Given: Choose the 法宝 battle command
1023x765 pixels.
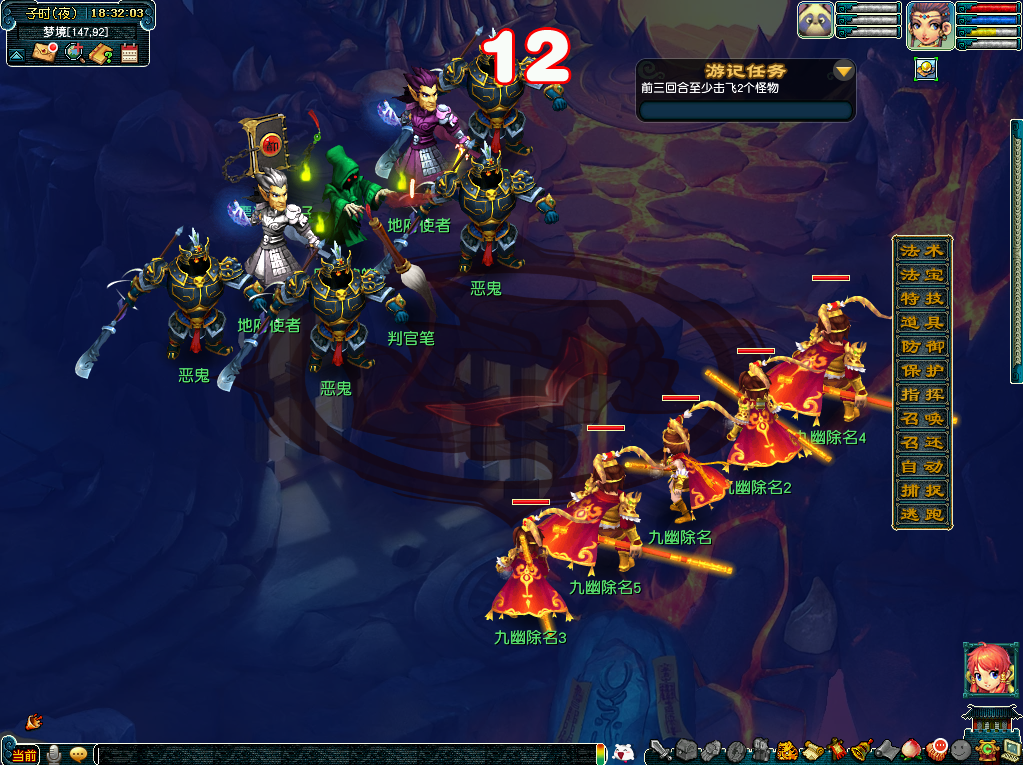Looking at the screenshot, I should 921,274.
